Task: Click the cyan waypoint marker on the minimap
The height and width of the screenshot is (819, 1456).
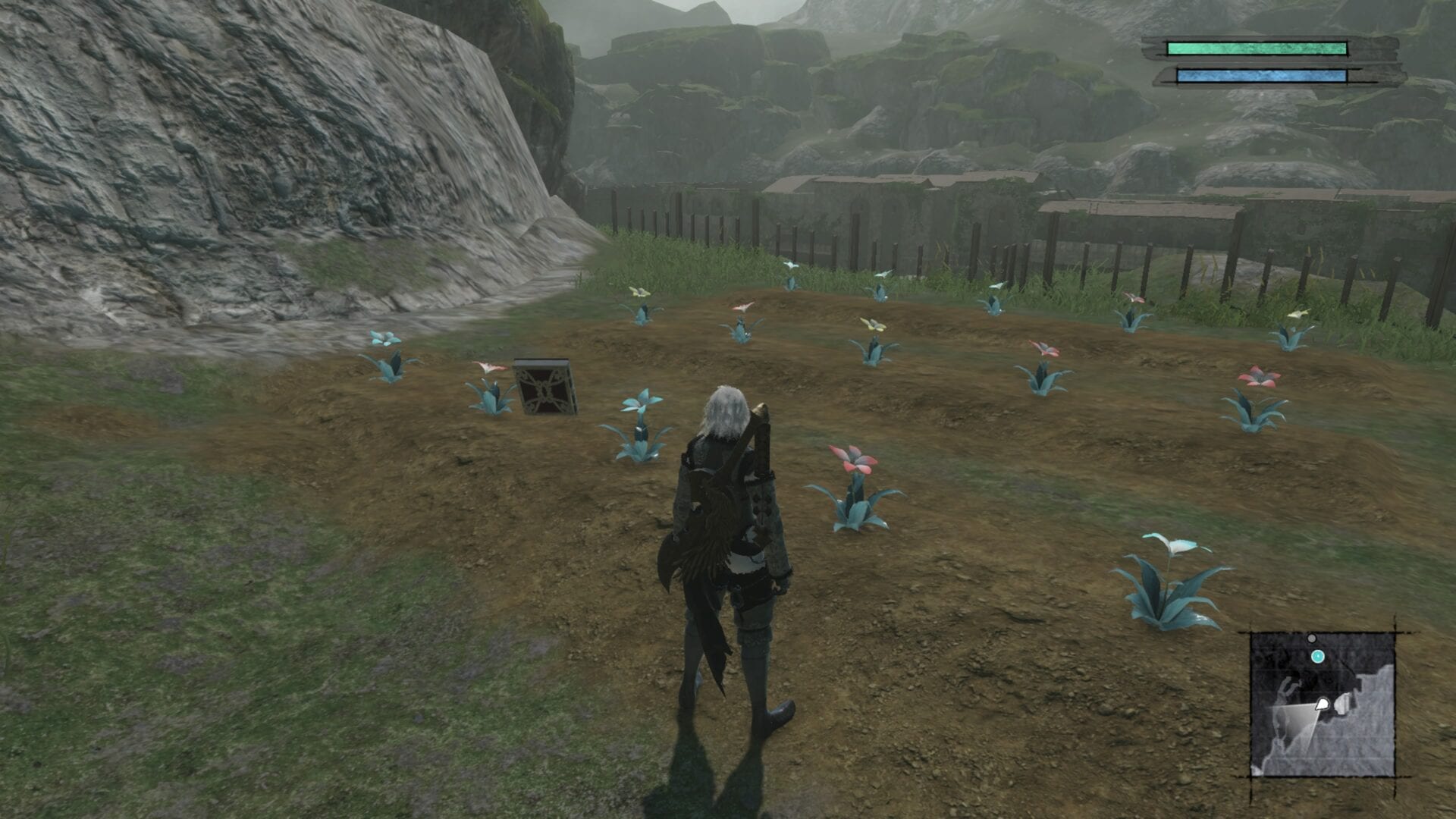Action: (x=1317, y=657)
